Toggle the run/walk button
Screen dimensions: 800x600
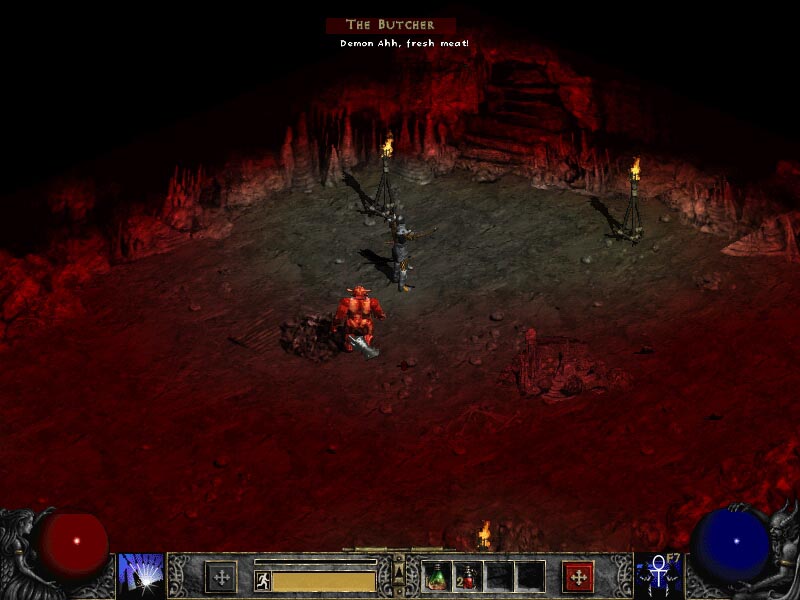click(x=263, y=581)
